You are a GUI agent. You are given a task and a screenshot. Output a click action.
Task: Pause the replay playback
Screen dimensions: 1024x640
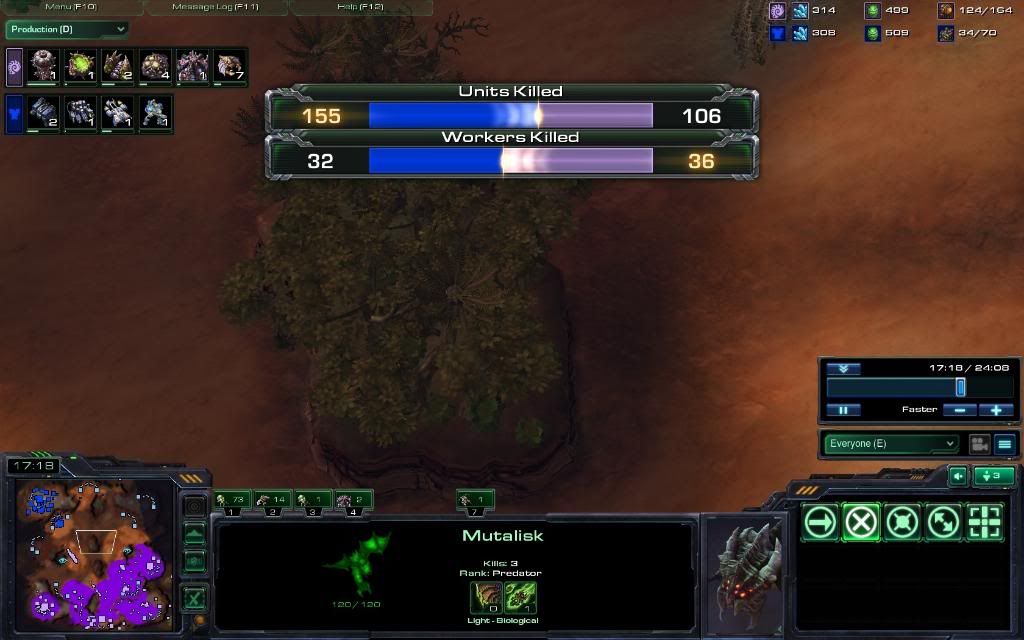[843, 410]
